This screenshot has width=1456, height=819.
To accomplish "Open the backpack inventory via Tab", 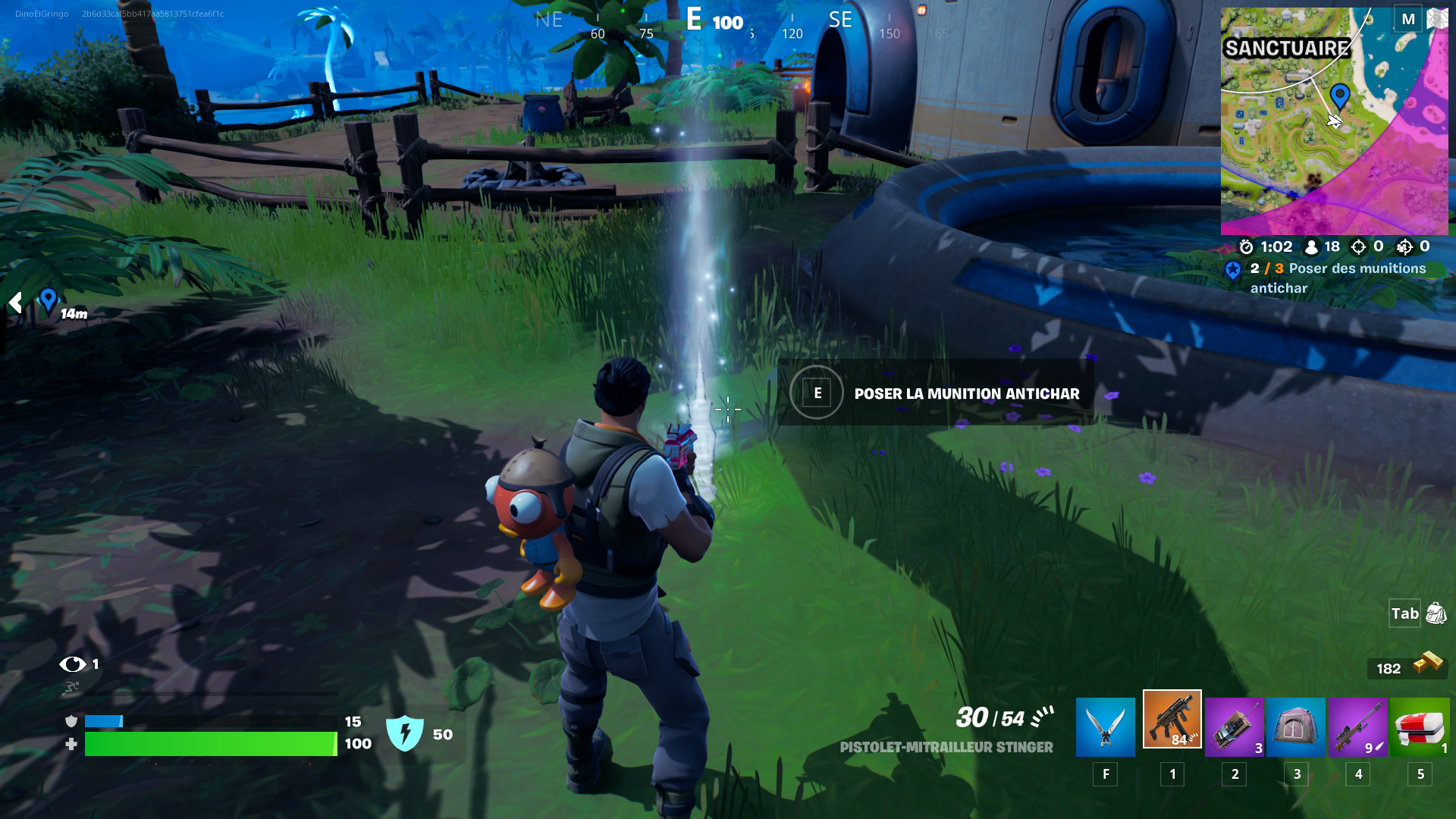I will tap(1404, 614).
